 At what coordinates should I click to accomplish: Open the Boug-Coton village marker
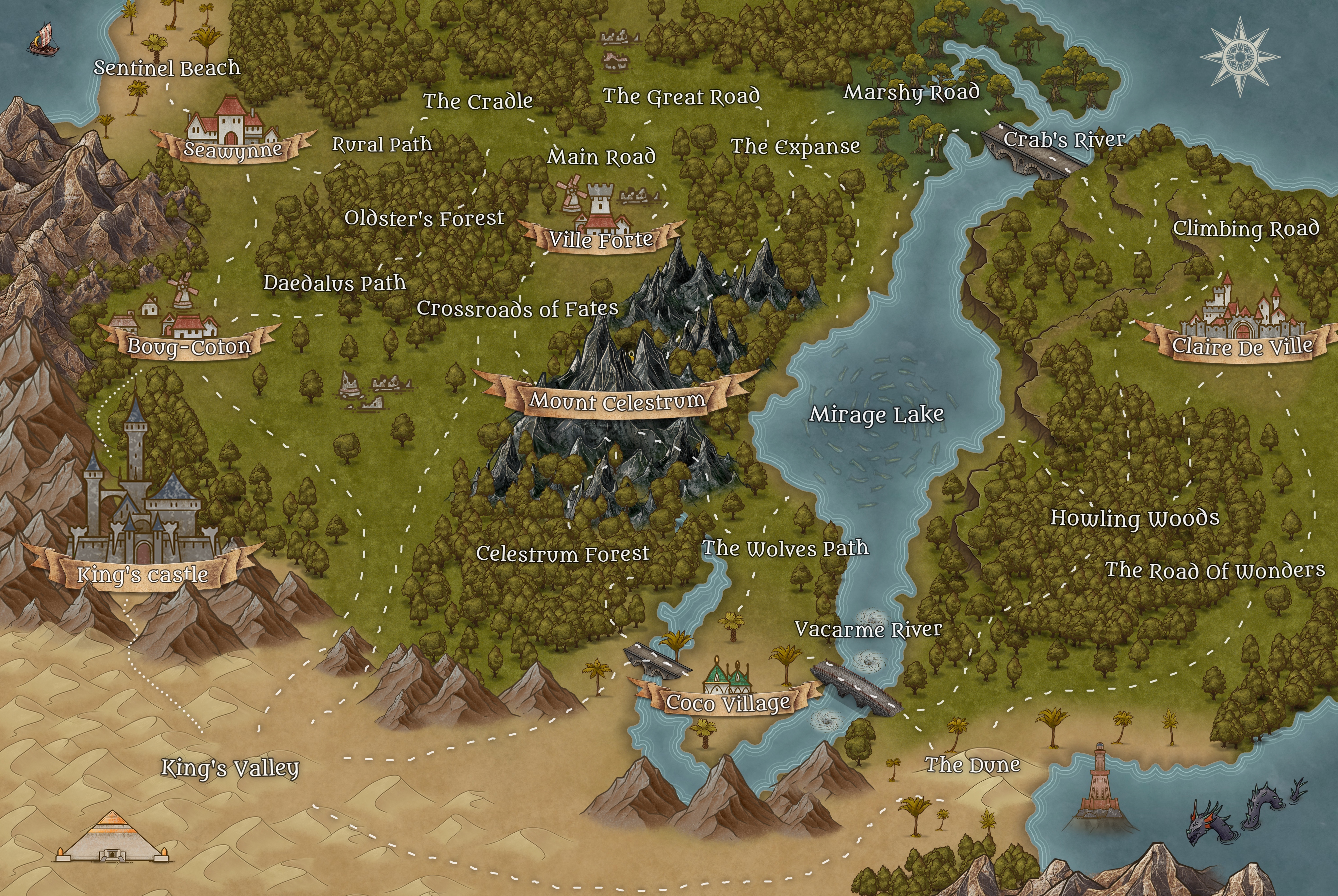(188, 346)
